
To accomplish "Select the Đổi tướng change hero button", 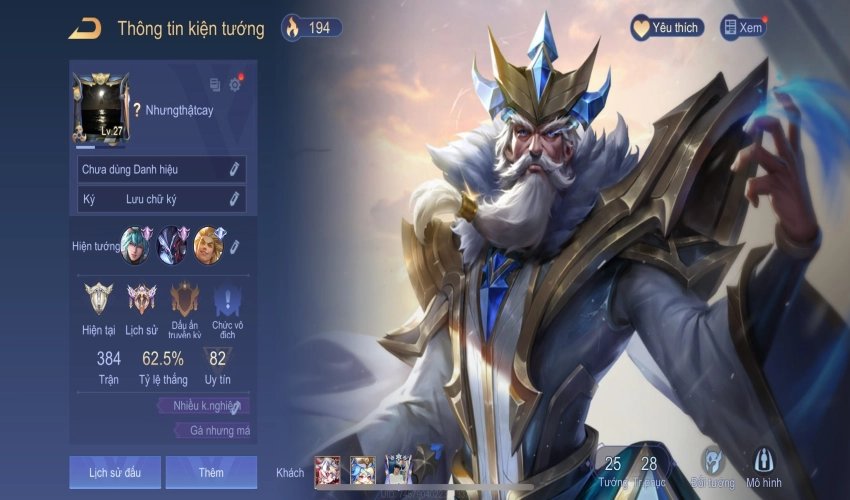I will (712, 467).
